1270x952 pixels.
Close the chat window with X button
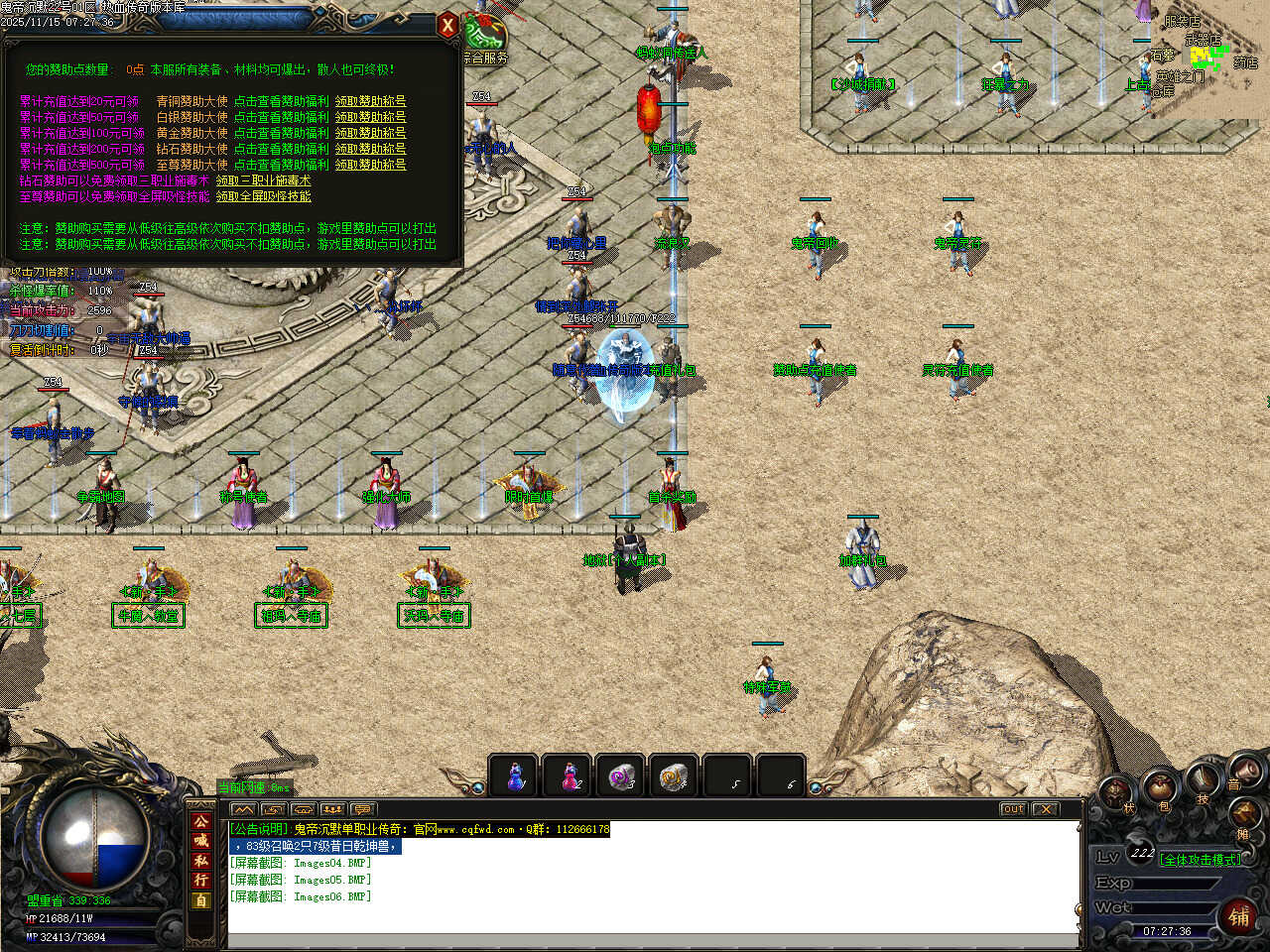tap(1045, 809)
